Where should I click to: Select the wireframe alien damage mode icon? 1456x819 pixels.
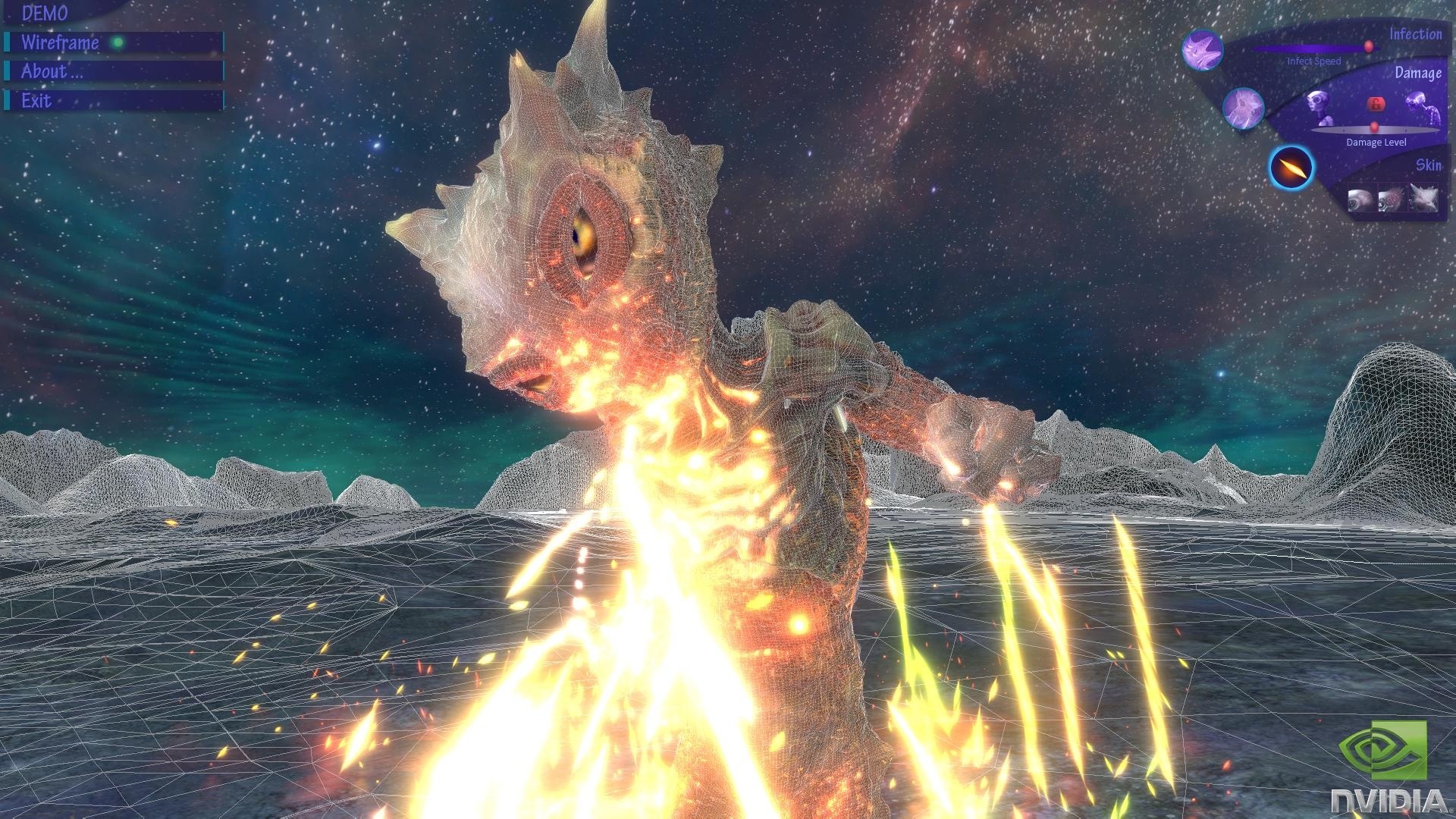[x=1244, y=107]
